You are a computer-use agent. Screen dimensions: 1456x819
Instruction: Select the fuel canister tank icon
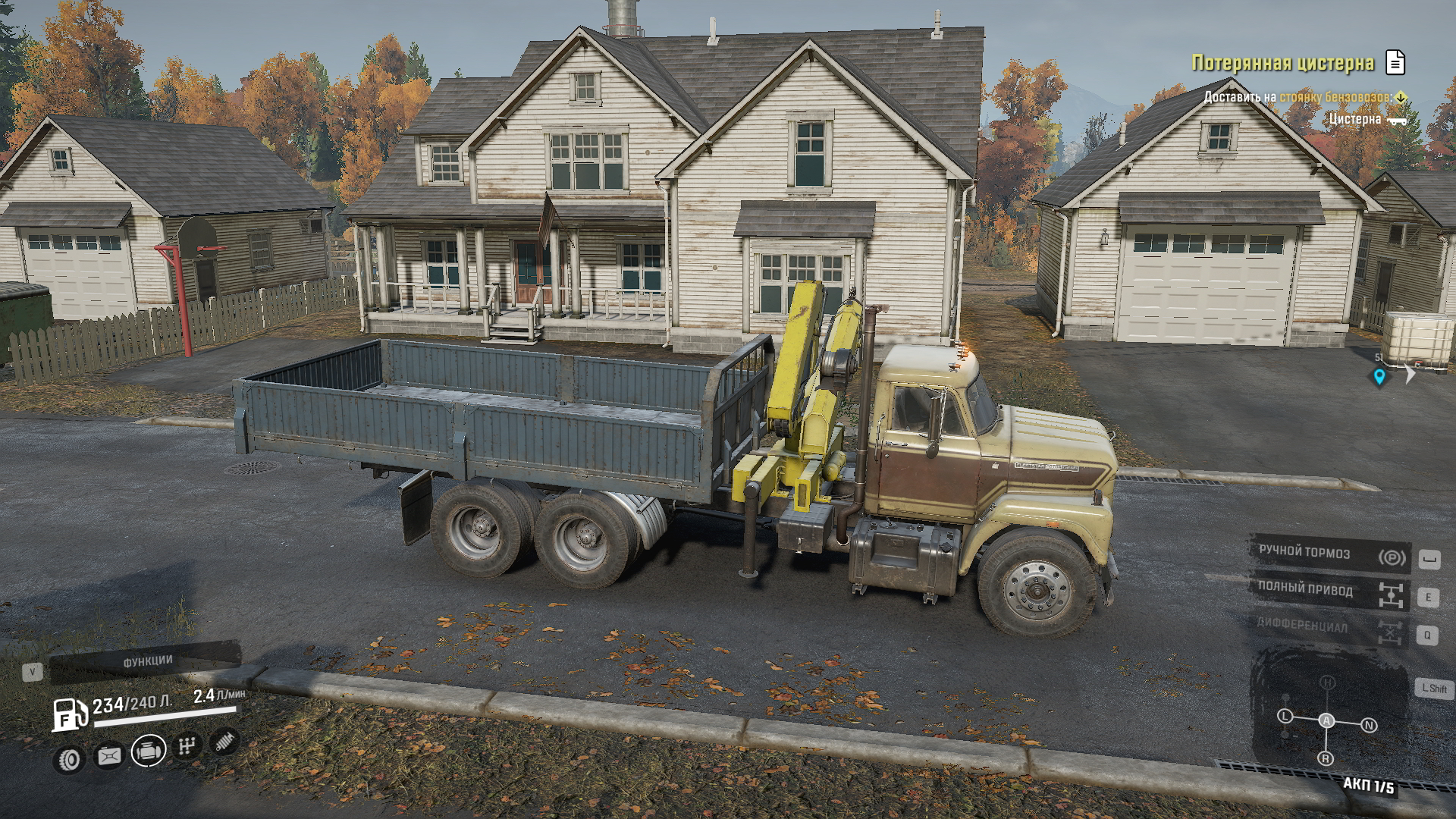click(x=109, y=756)
